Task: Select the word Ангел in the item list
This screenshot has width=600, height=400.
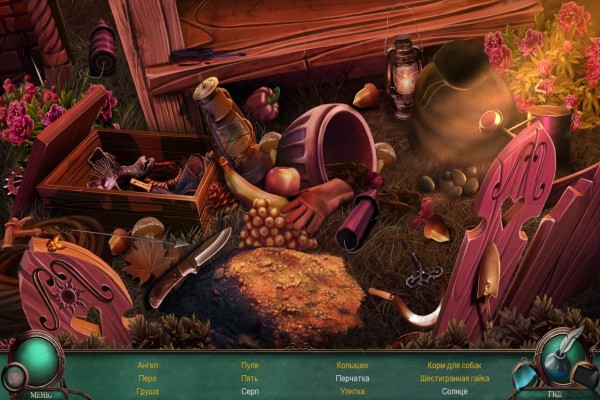Action: 148,366
